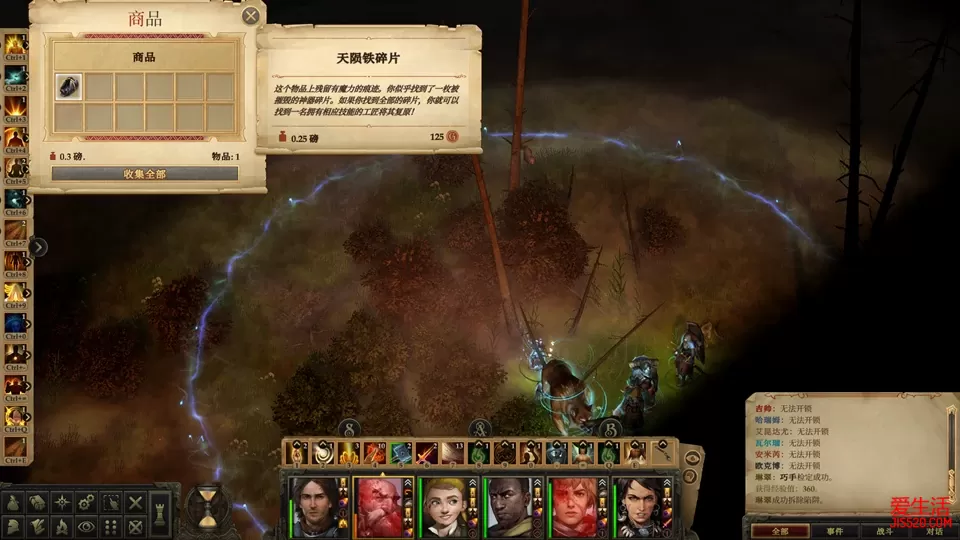The width and height of the screenshot is (960, 540).
Task: Toggle the eye icon in the bottom-left panel
Action: 87,526
